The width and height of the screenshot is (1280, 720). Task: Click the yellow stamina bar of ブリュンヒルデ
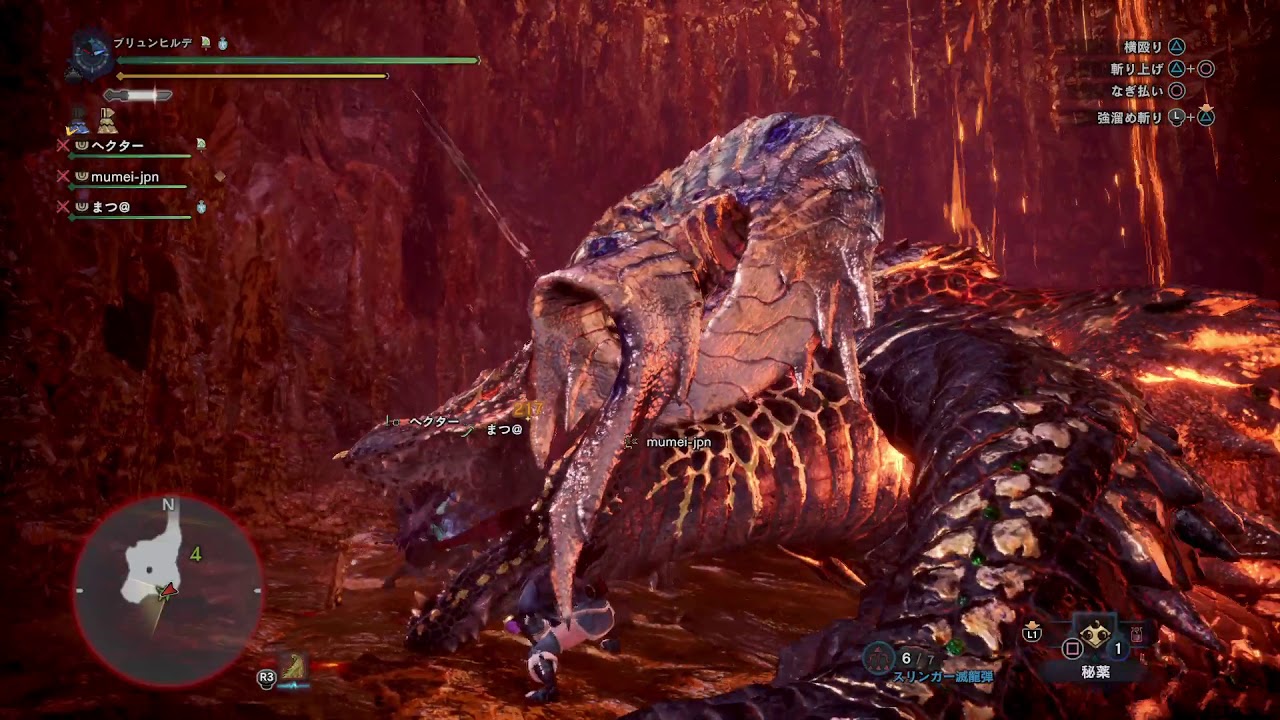coord(250,75)
